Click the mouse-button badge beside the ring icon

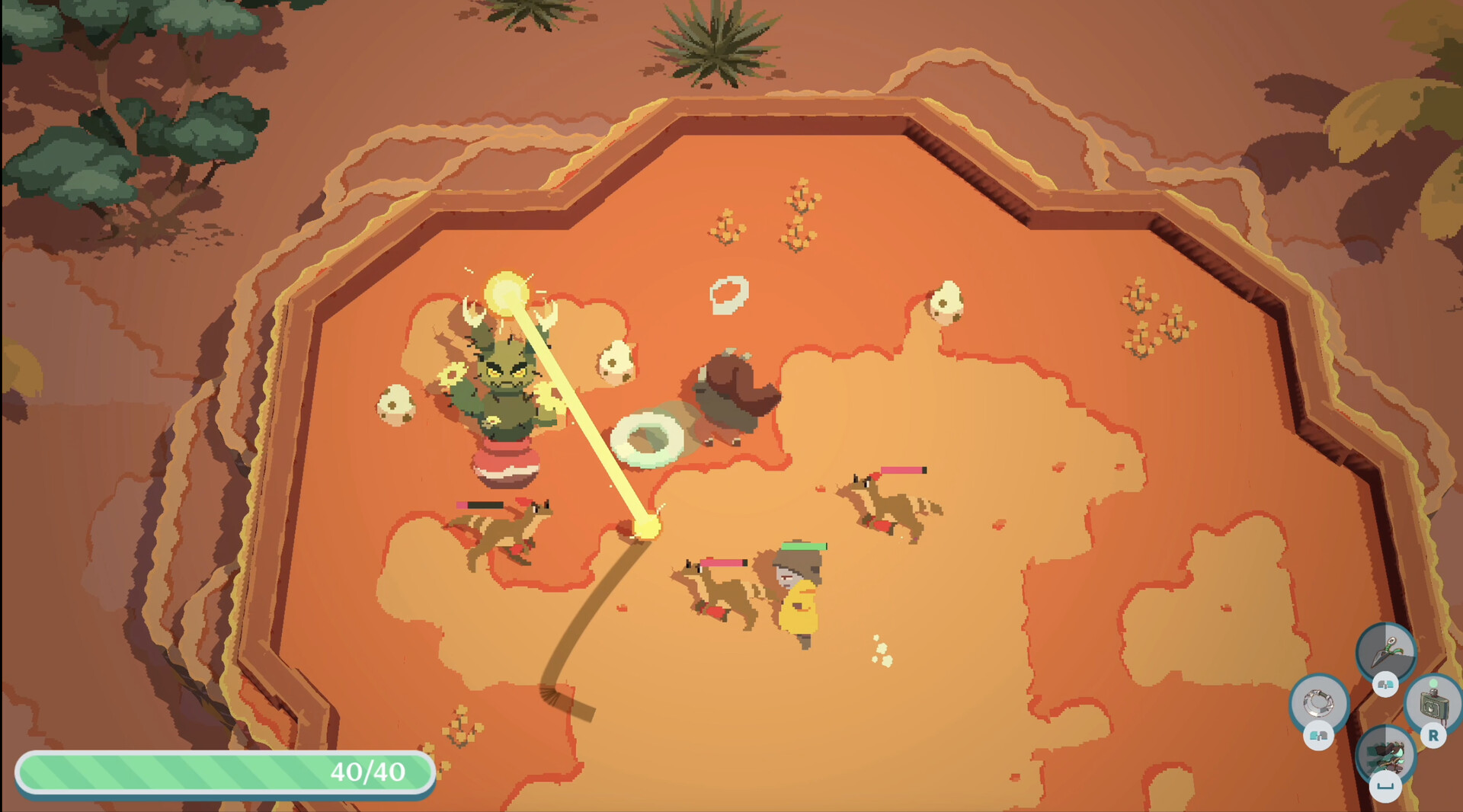tap(1319, 735)
